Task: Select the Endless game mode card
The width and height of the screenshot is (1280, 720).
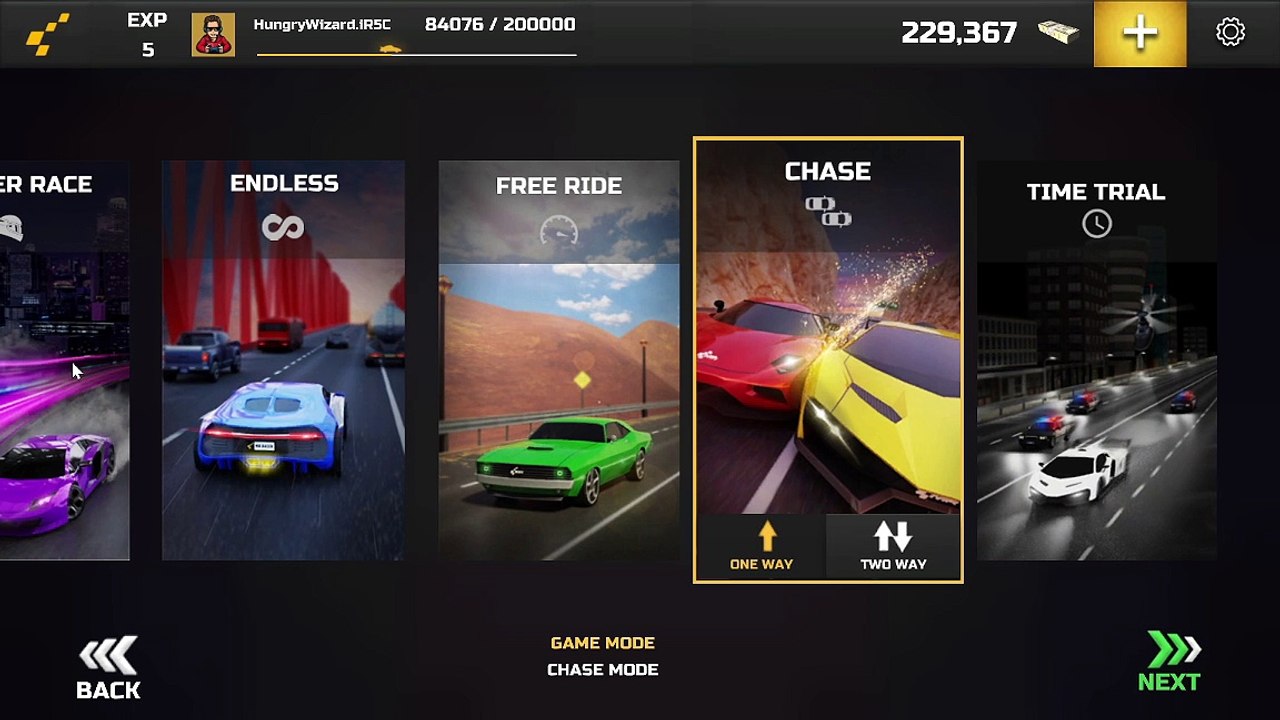Action: [x=284, y=360]
